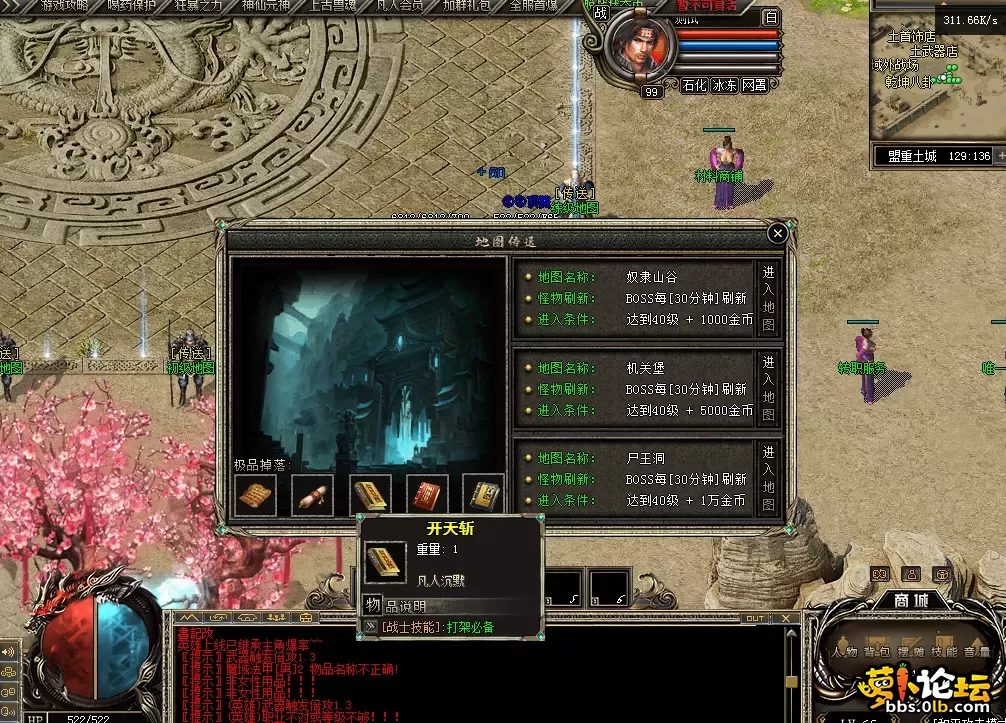Viewport: 1006px width, 723px height.
Task: Open the 人物 character panel
Action: [843, 652]
